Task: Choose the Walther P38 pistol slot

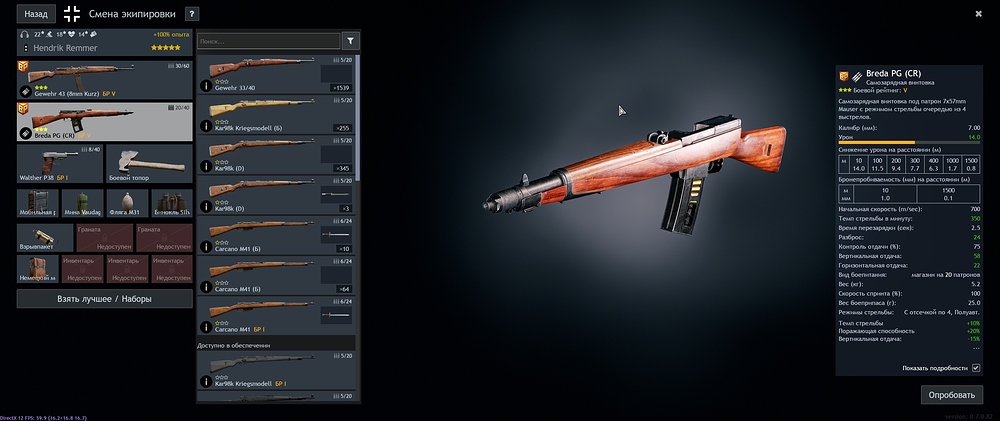Action: point(58,162)
